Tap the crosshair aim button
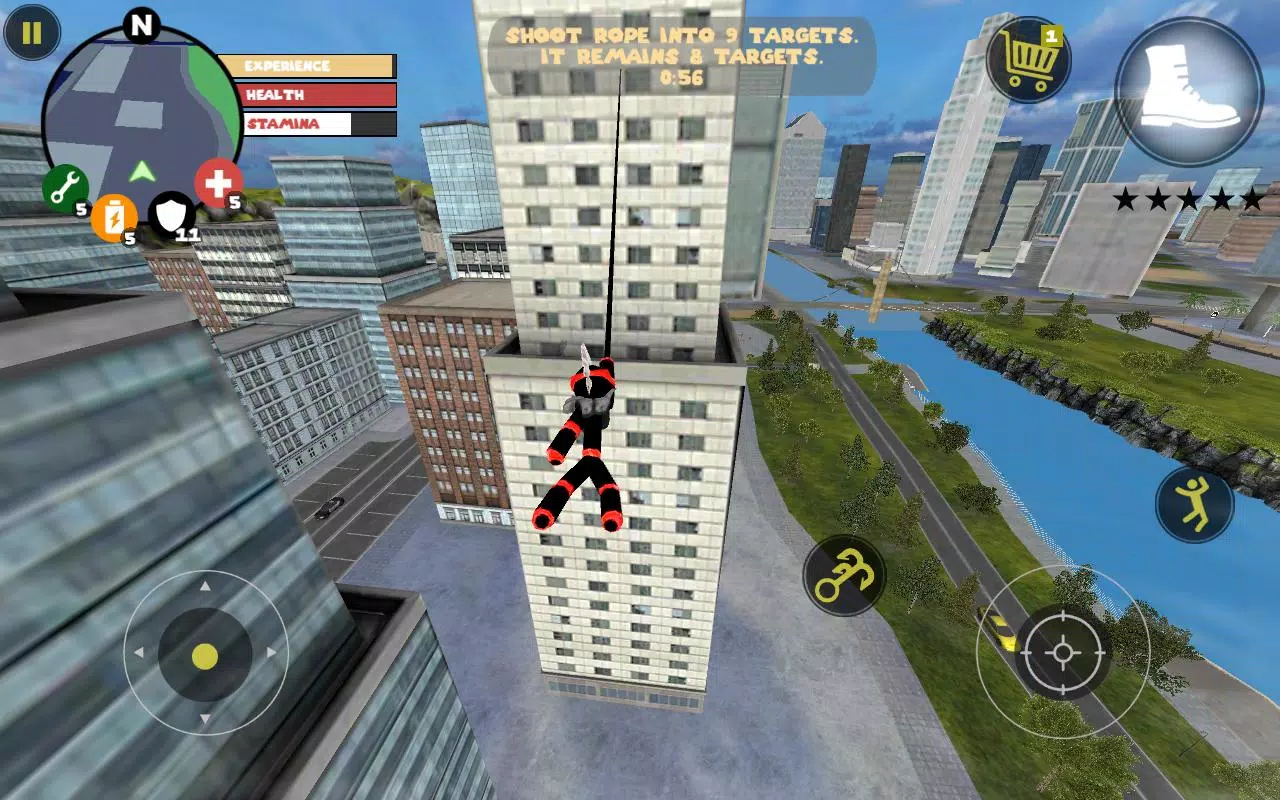 coord(1062,653)
